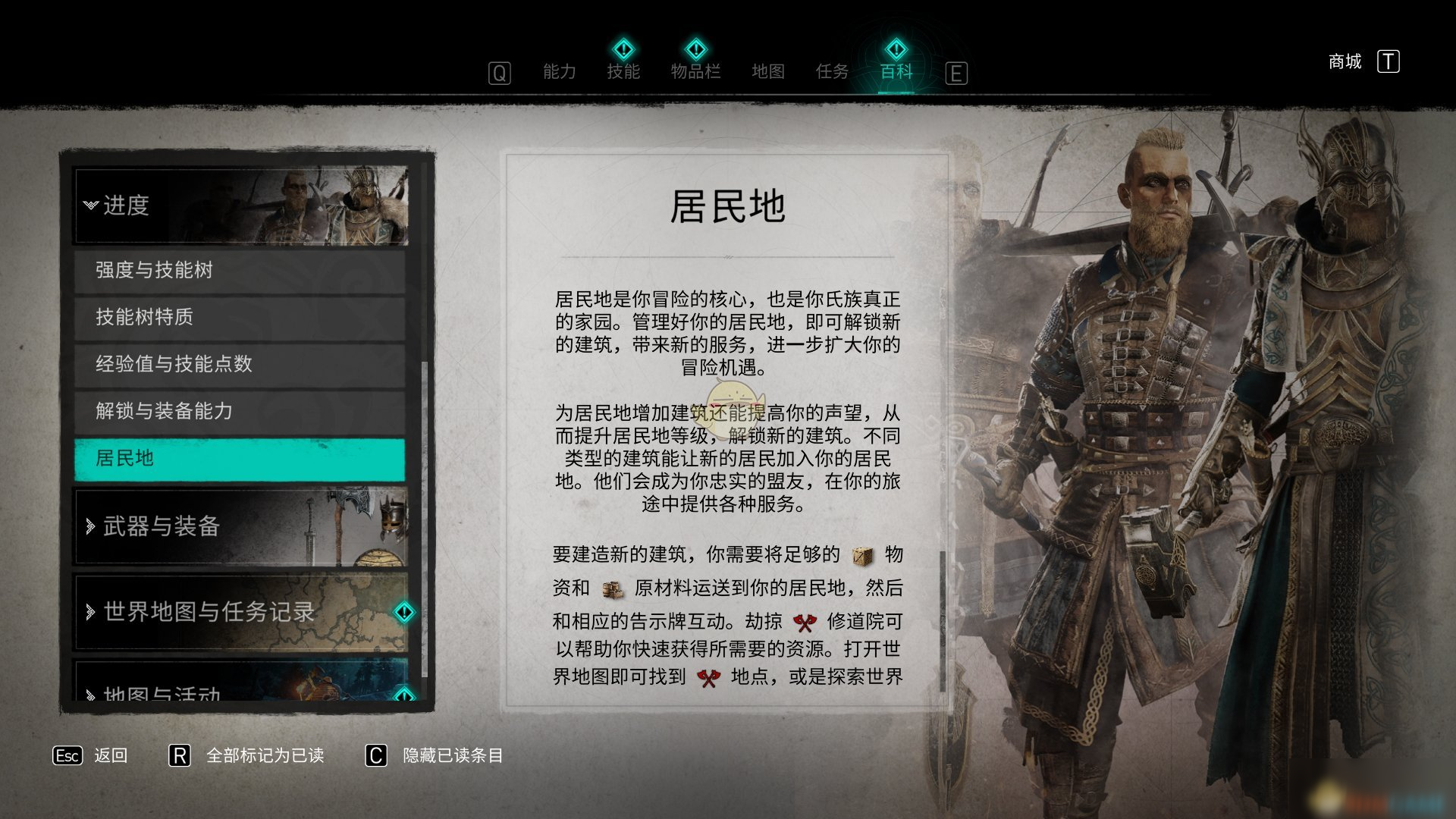
Task: Click the 百科 tab
Action: [x=896, y=72]
